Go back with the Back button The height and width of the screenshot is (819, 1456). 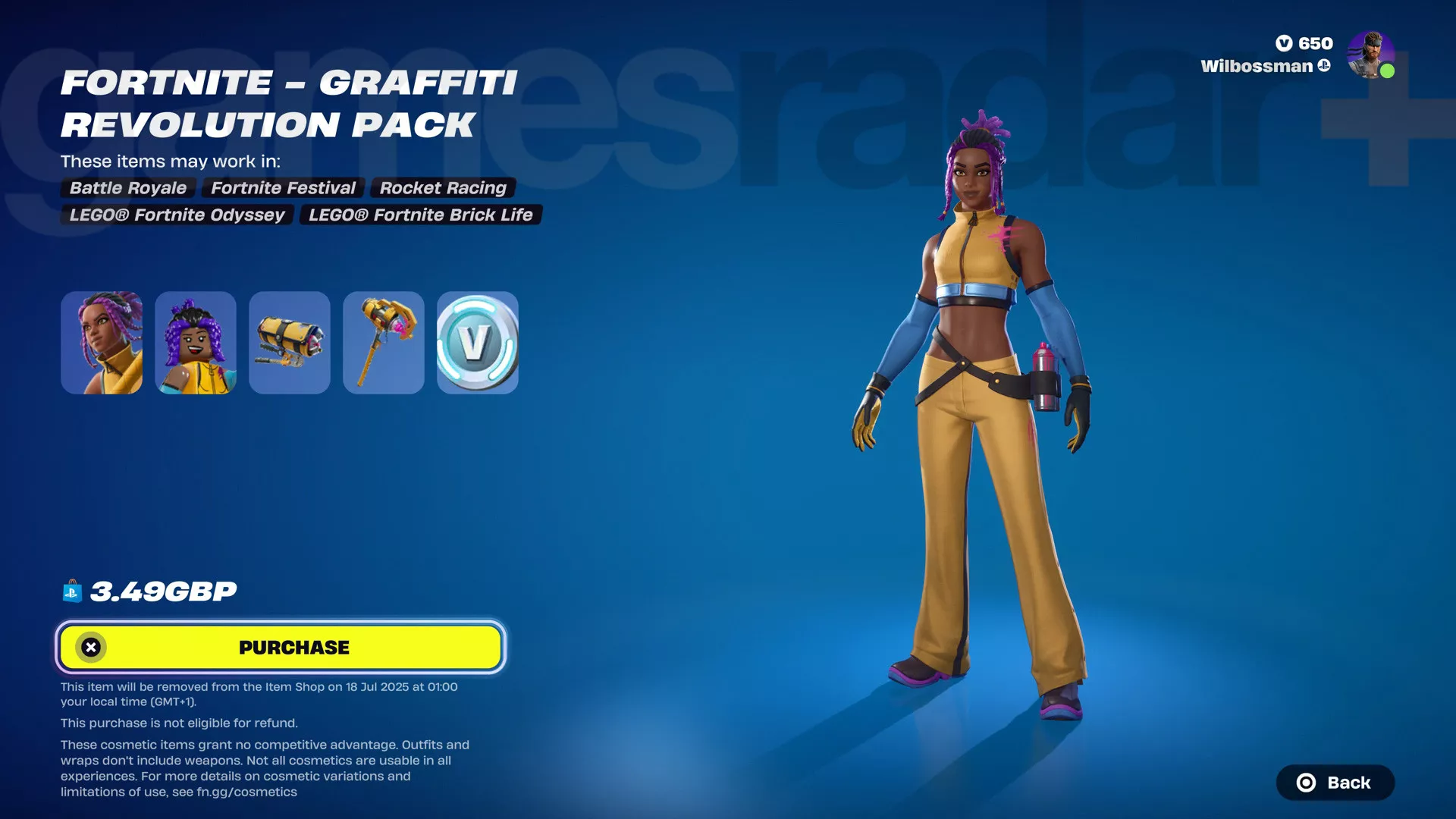pos(1335,783)
